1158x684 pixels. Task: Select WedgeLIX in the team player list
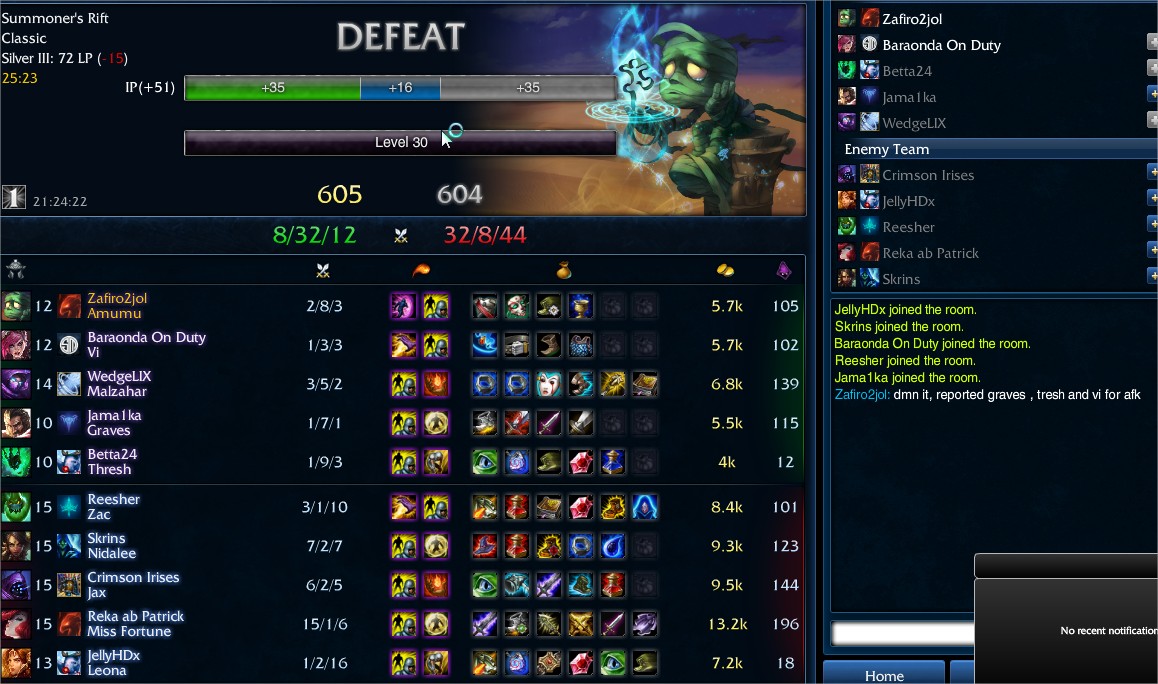click(x=914, y=123)
